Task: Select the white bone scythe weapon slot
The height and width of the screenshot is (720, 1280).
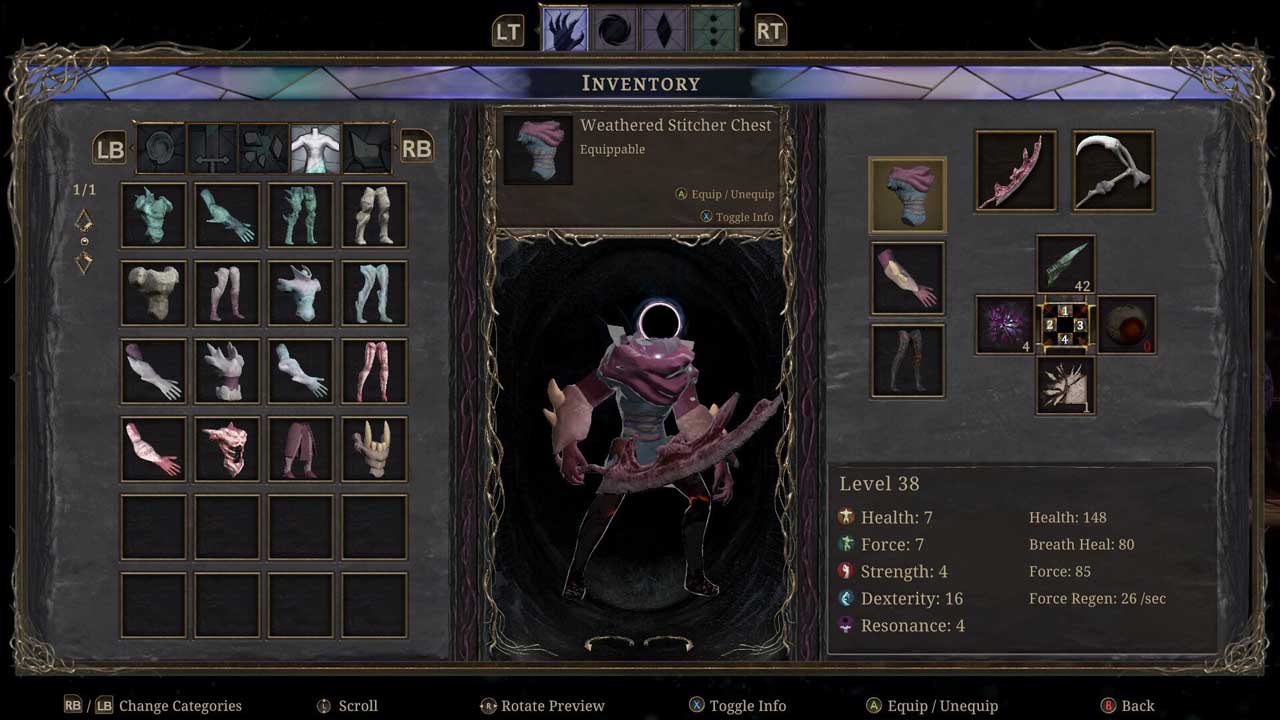Action: coord(1114,171)
